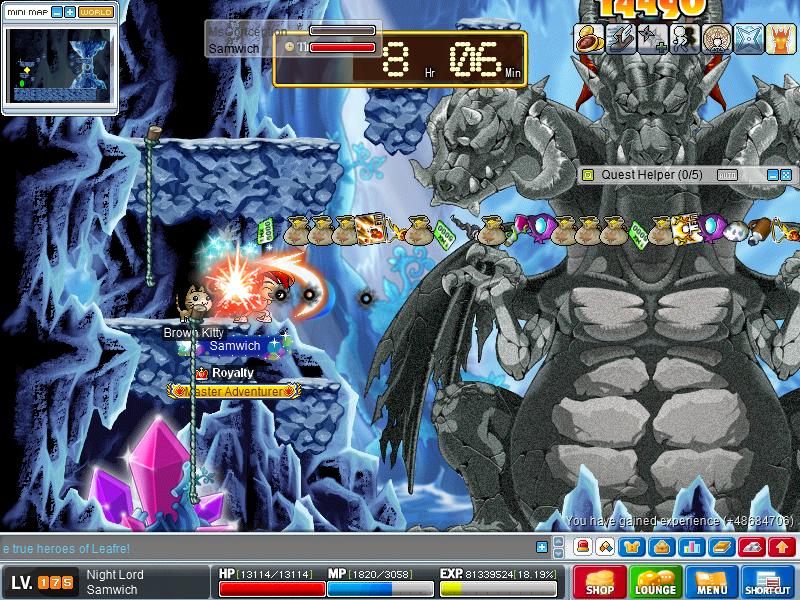Click the minimap's plus button
The image size is (800, 600).
pyautogui.click(x=70, y=12)
